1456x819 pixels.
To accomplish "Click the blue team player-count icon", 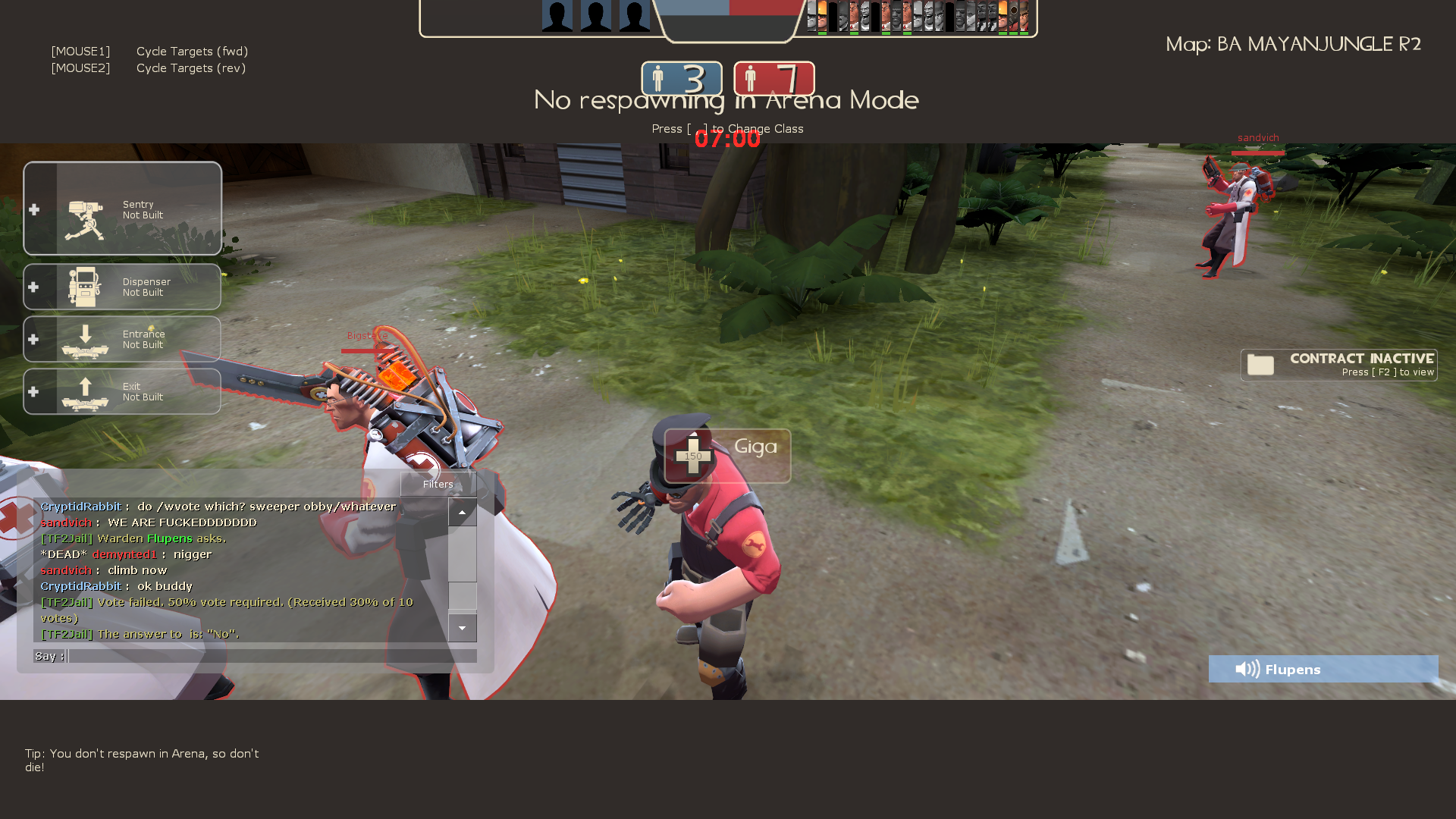I will click(659, 78).
